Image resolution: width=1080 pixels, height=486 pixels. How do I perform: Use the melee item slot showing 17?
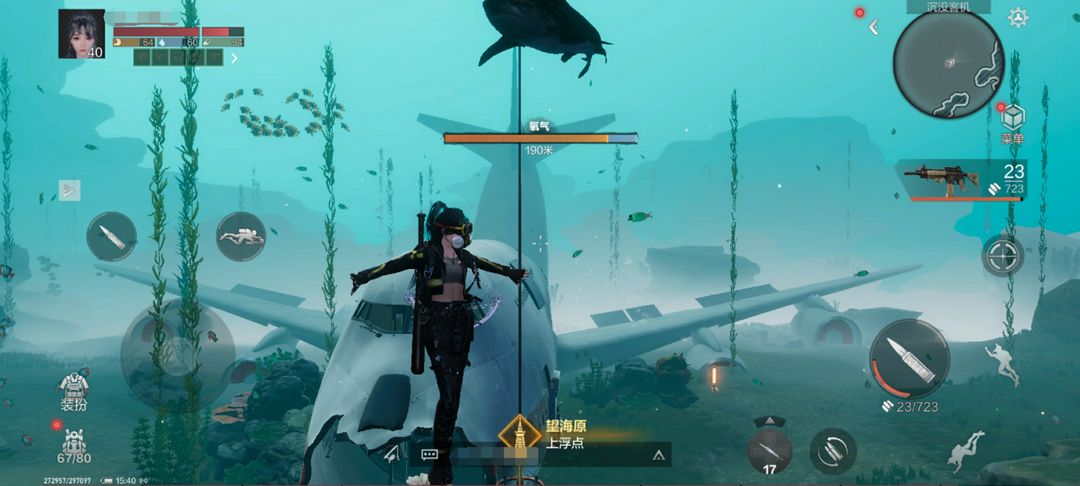coord(769,450)
